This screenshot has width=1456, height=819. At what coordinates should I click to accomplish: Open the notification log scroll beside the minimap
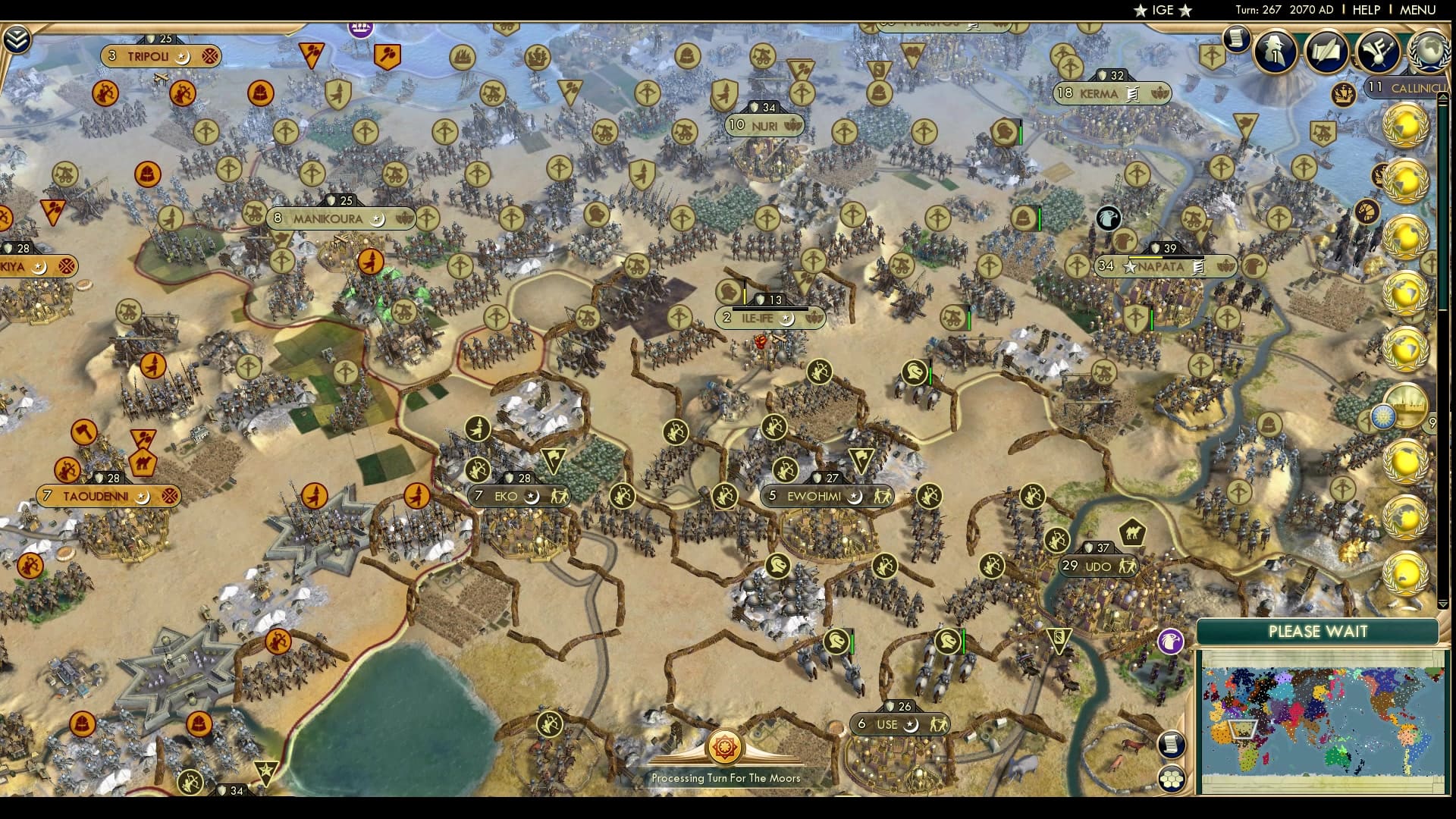[x=1172, y=745]
